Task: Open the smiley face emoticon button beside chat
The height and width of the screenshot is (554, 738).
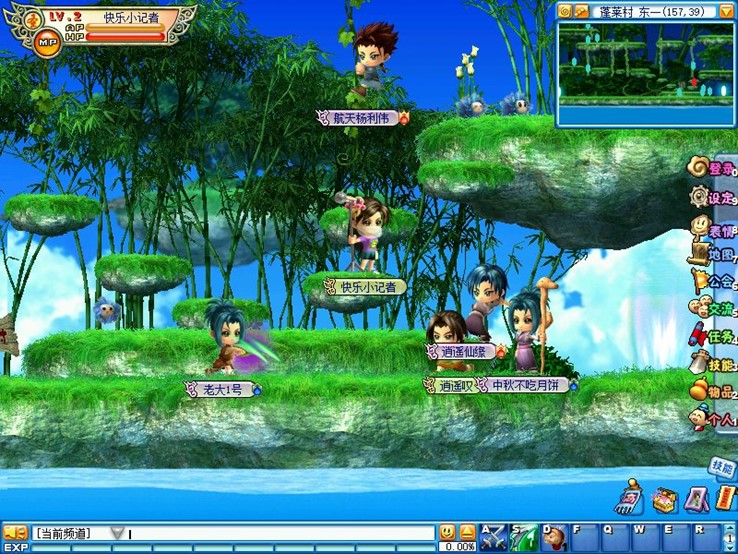Action: click(x=447, y=532)
